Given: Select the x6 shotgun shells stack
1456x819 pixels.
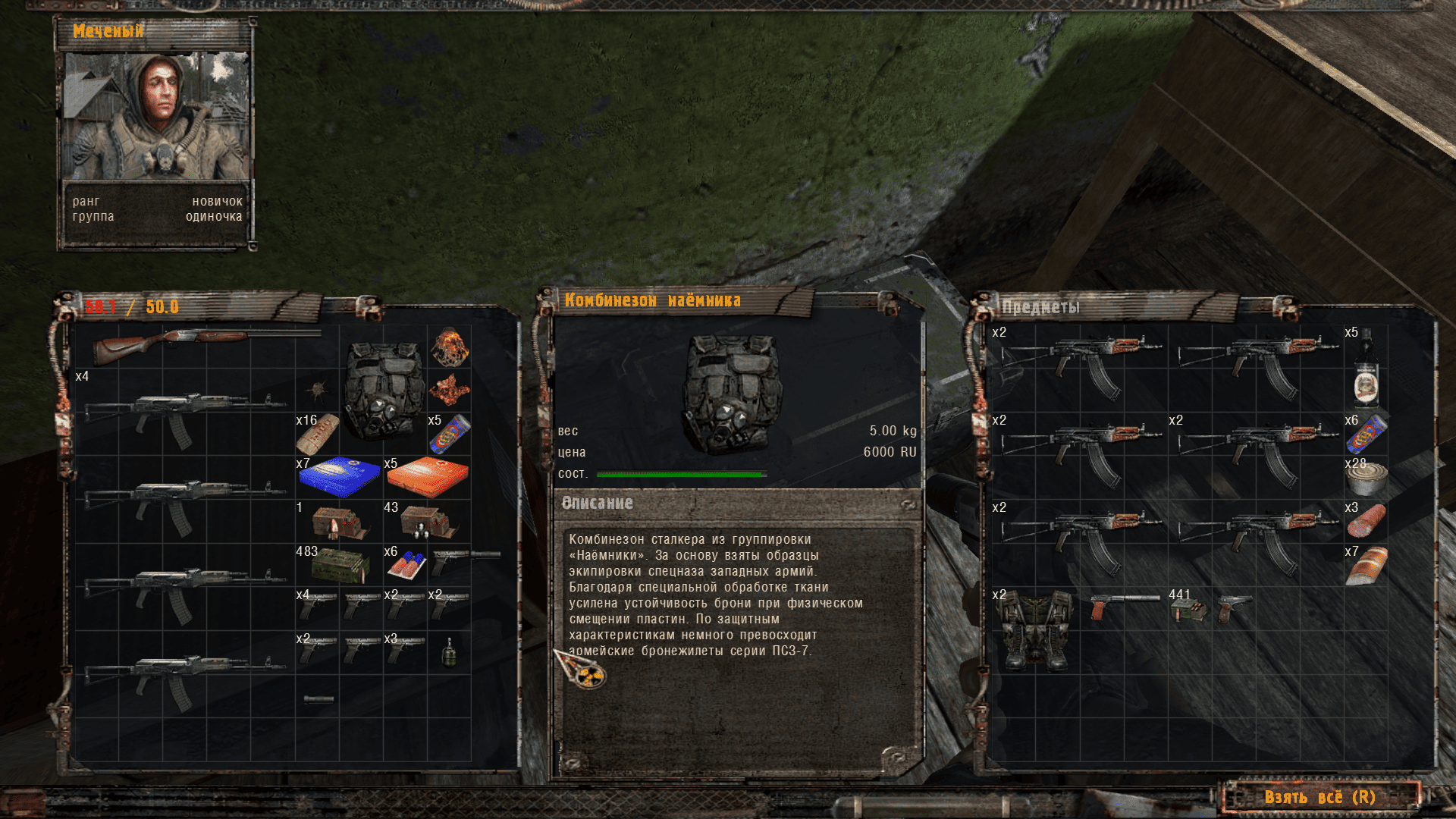Looking at the screenshot, I should point(406,565).
